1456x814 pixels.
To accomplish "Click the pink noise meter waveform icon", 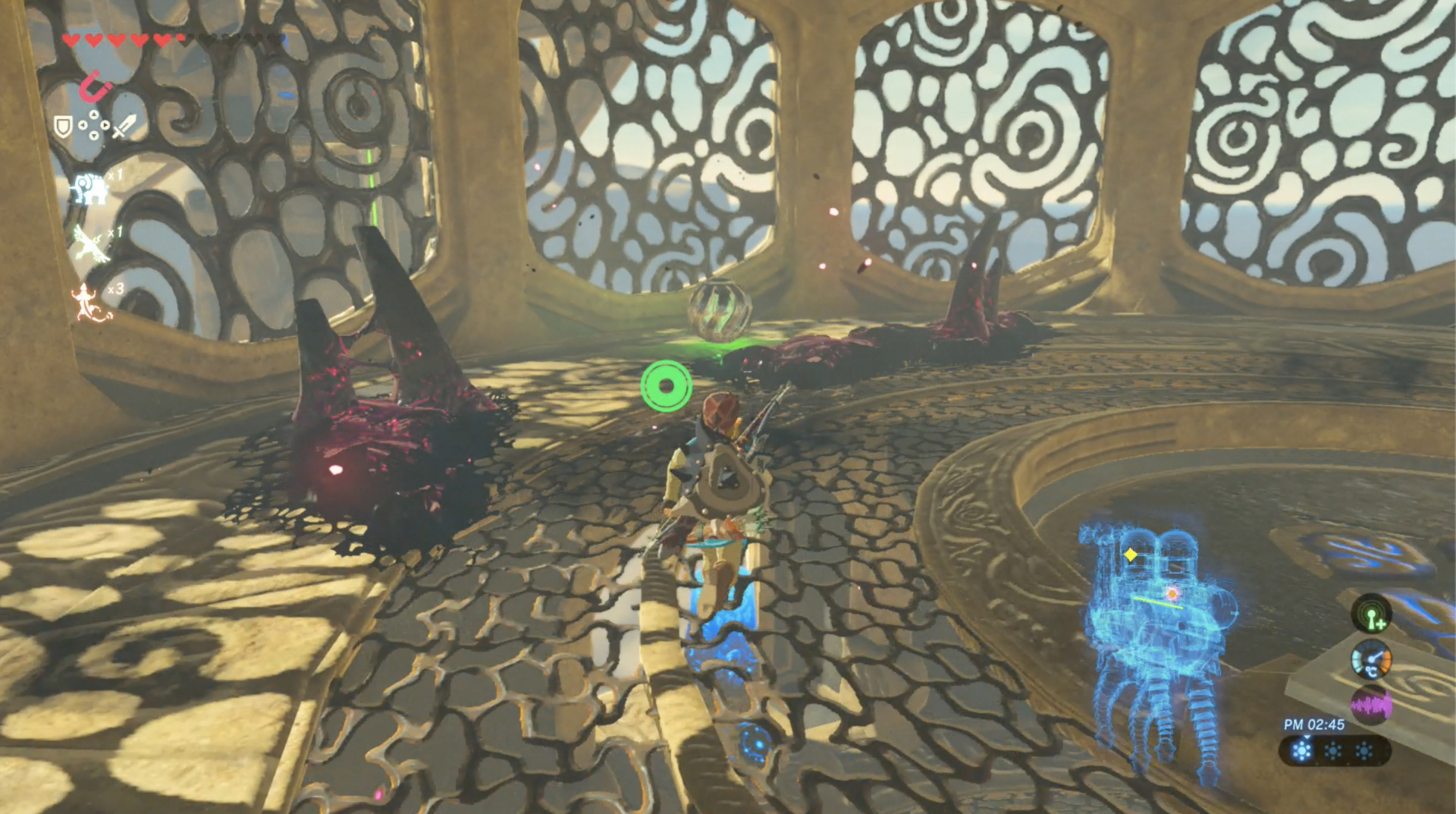I will pos(1370,705).
